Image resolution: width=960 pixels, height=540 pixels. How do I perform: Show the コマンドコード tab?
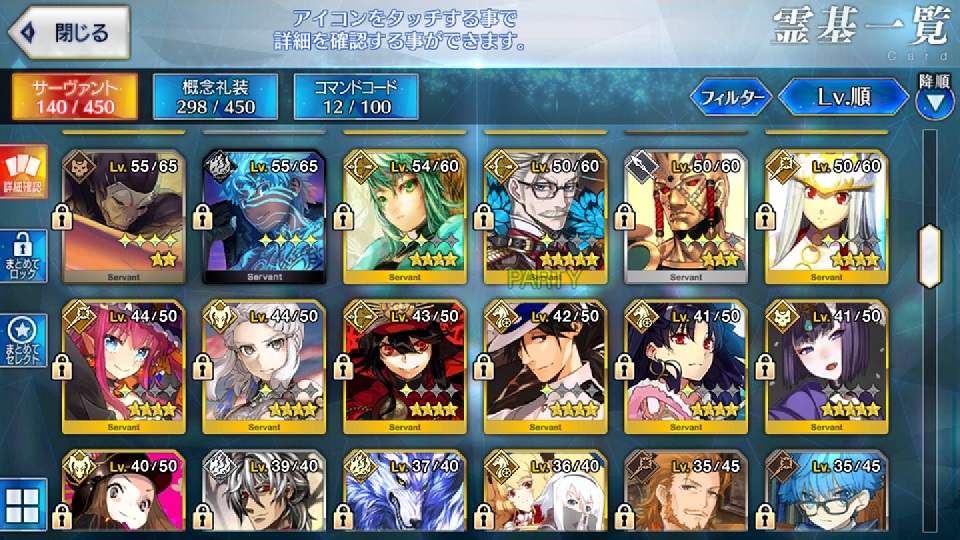point(356,96)
